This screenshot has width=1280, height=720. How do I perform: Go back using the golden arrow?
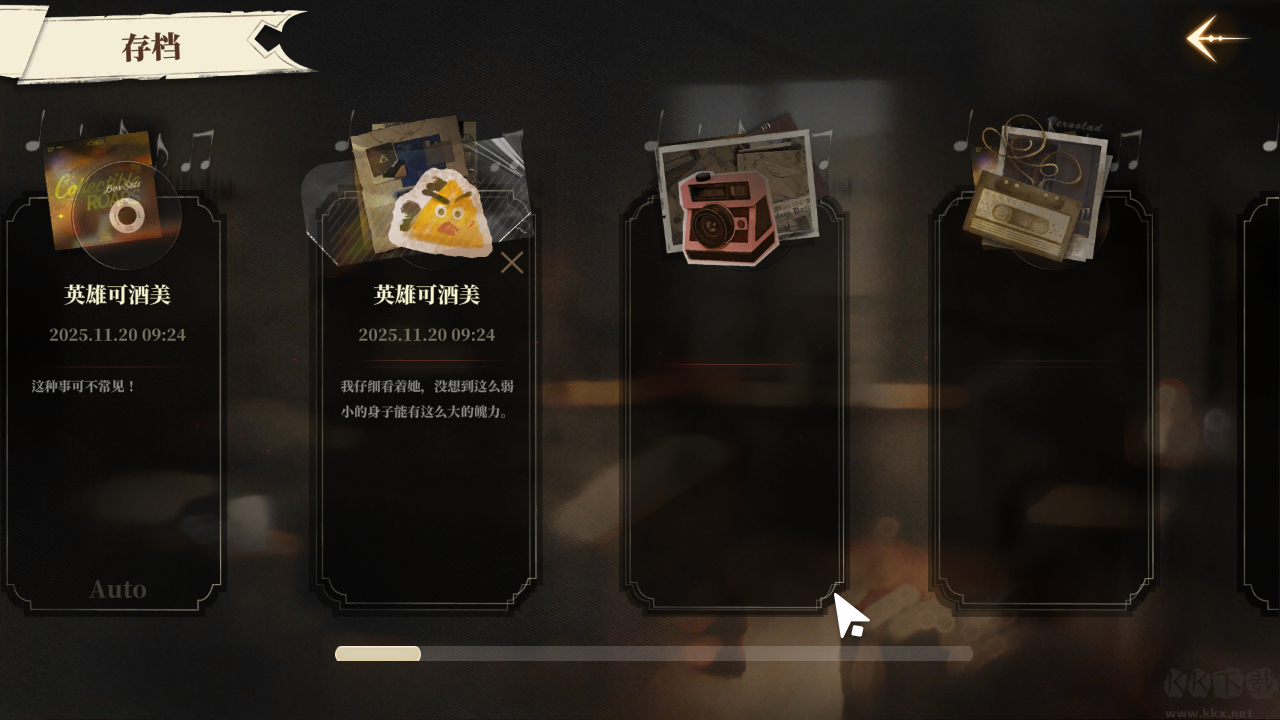click(x=1214, y=39)
